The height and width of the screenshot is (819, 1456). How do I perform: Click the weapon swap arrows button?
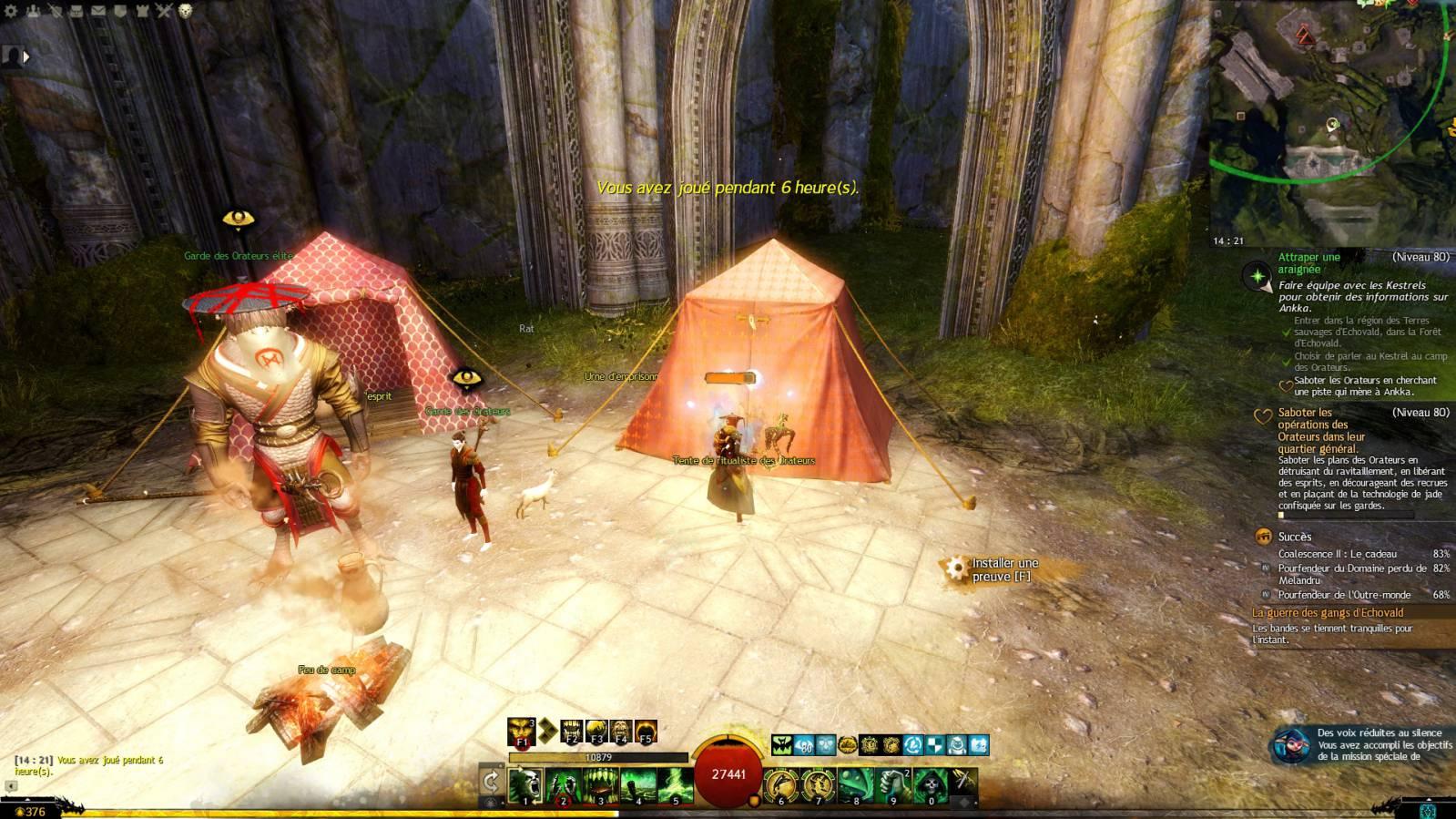(491, 781)
